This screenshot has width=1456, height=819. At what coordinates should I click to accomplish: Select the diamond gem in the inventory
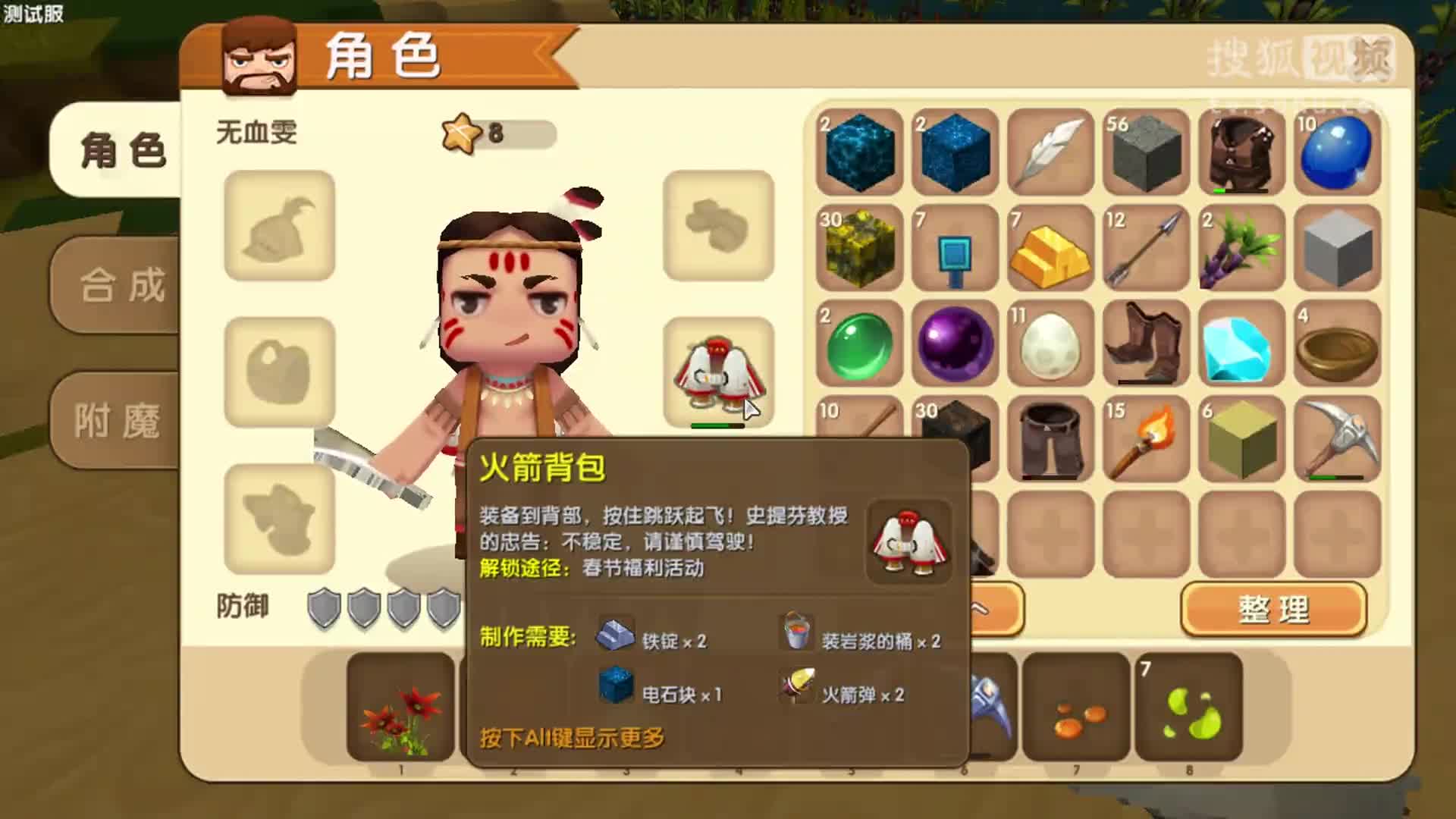pos(1239,345)
